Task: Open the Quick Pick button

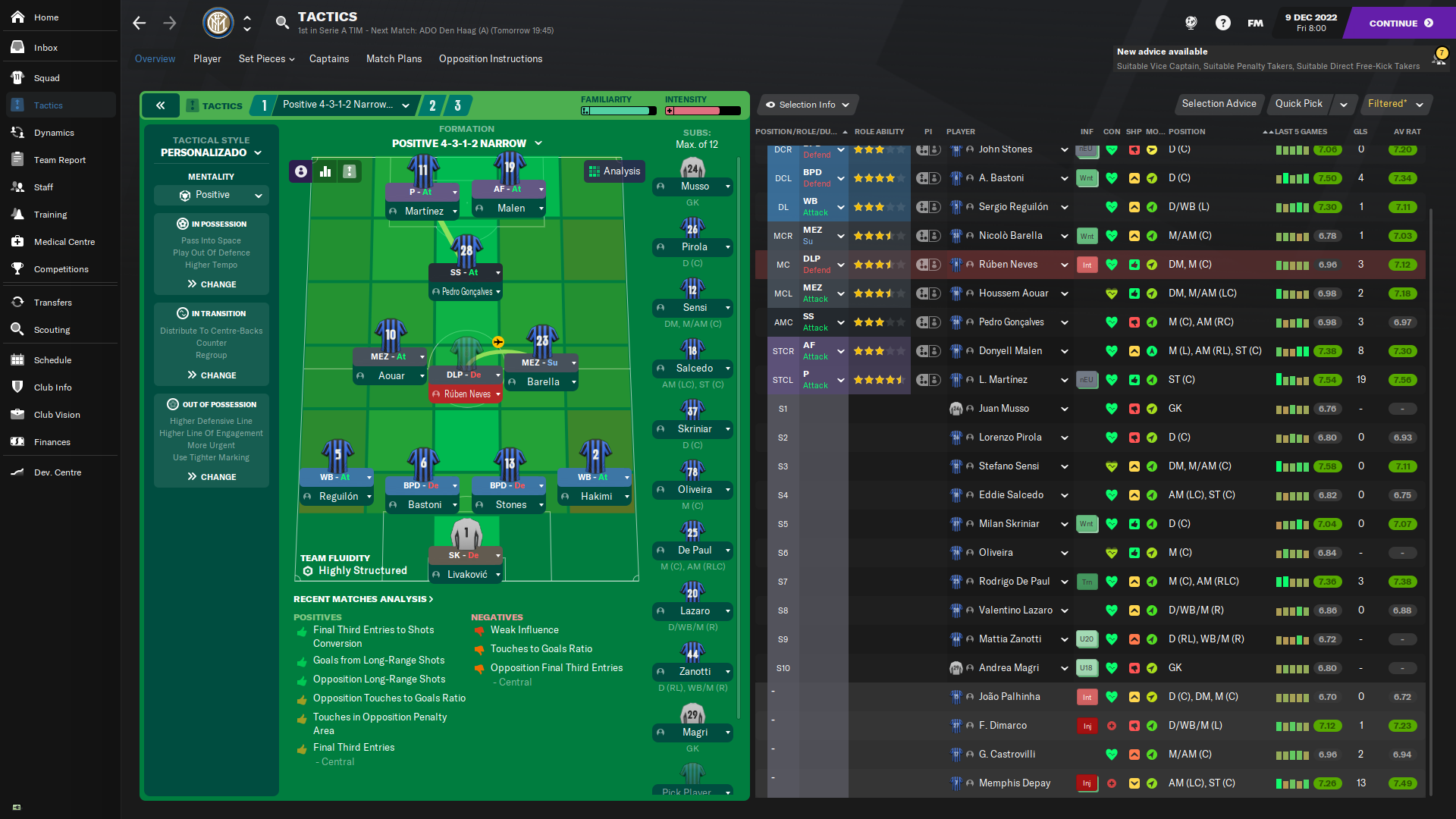Action: point(1298,104)
